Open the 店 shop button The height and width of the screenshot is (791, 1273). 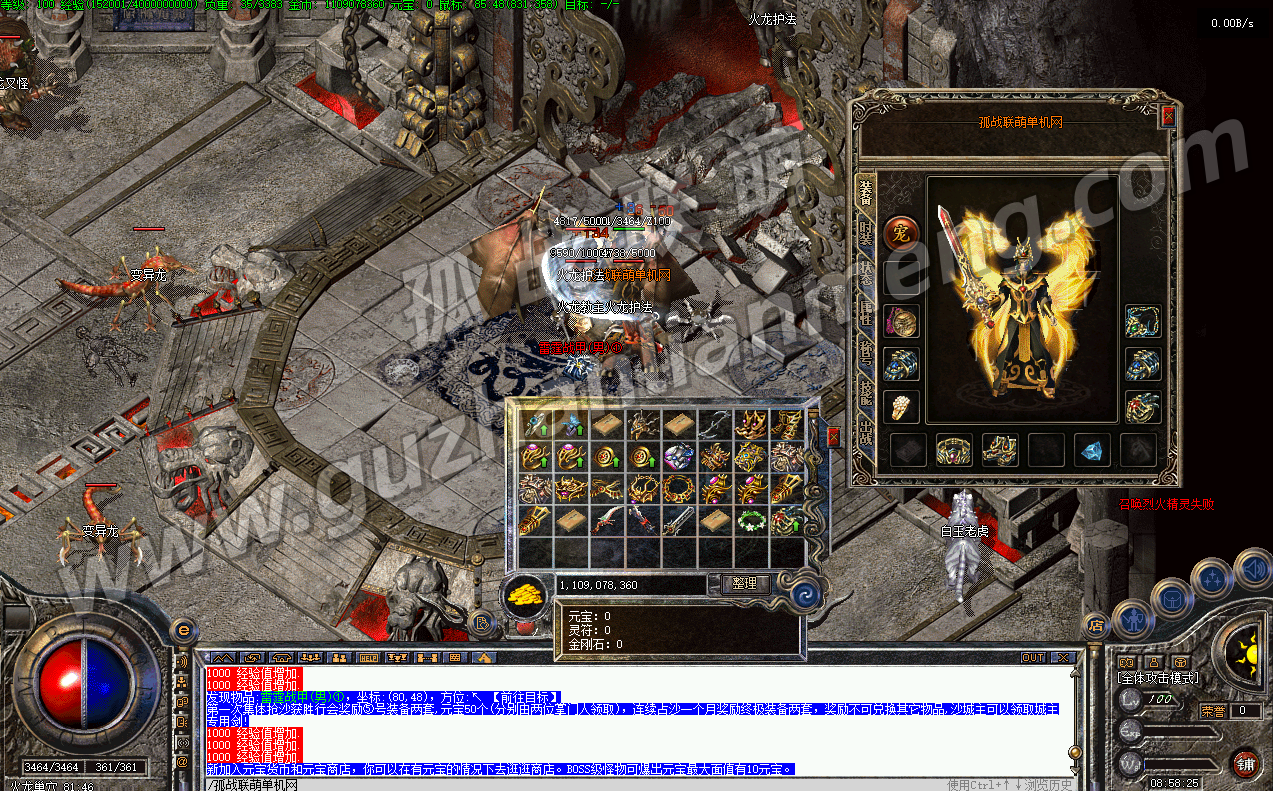tap(1095, 627)
